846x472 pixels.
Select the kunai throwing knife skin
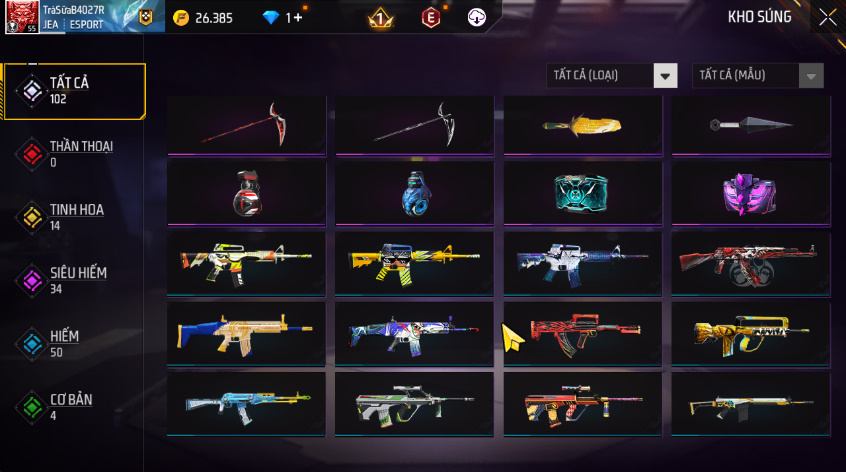(x=750, y=125)
